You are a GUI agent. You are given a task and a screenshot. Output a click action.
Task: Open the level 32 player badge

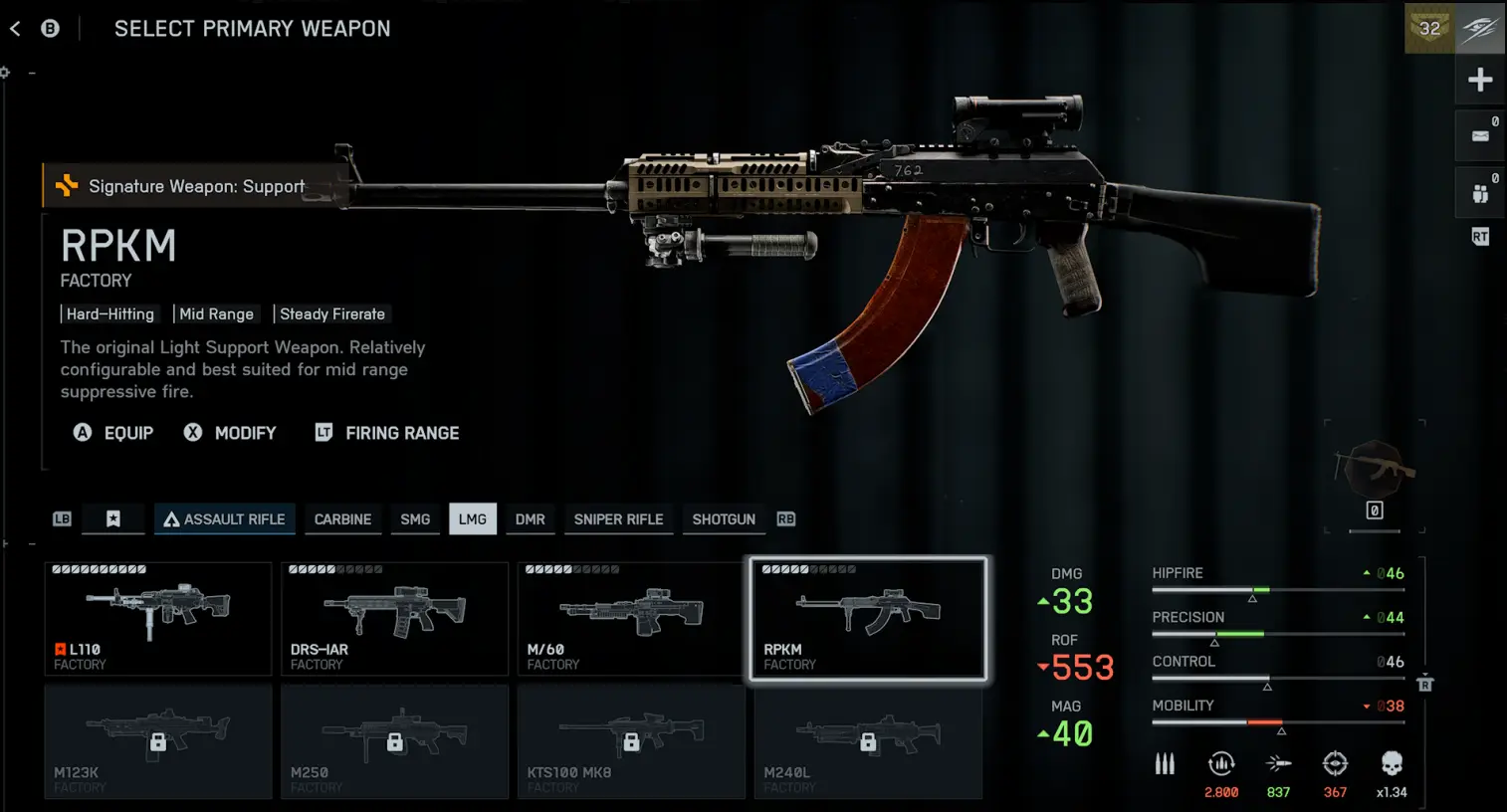(x=1430, y=29)
